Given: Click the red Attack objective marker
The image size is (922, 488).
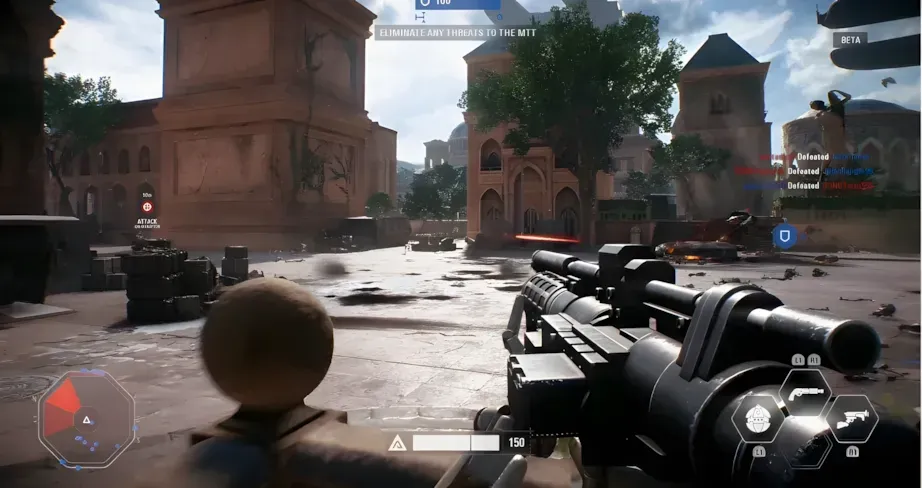Looking at the screenshot, I should pos(147,206).
